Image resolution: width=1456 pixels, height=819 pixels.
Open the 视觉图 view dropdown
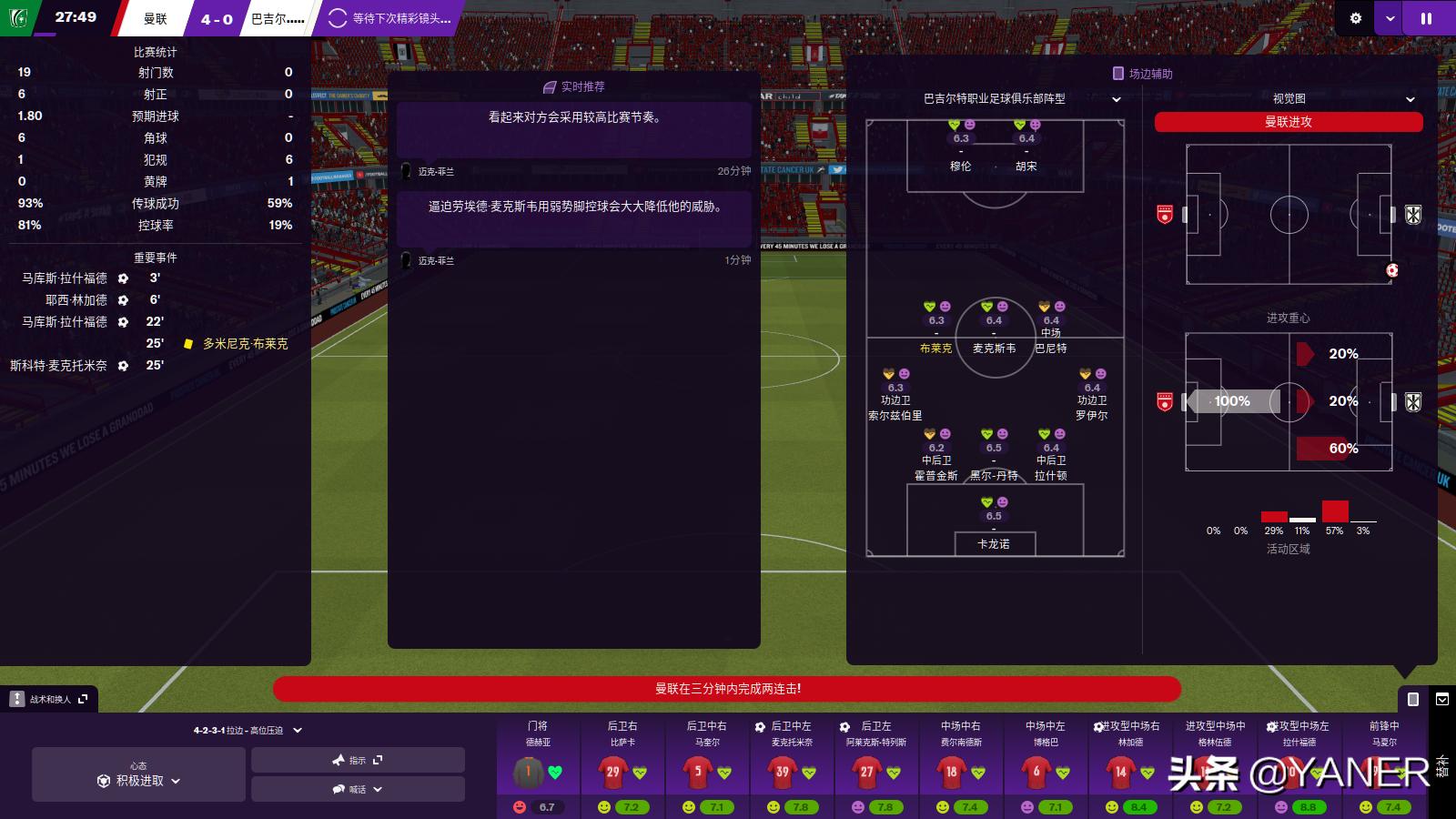tap(1343, 98)
